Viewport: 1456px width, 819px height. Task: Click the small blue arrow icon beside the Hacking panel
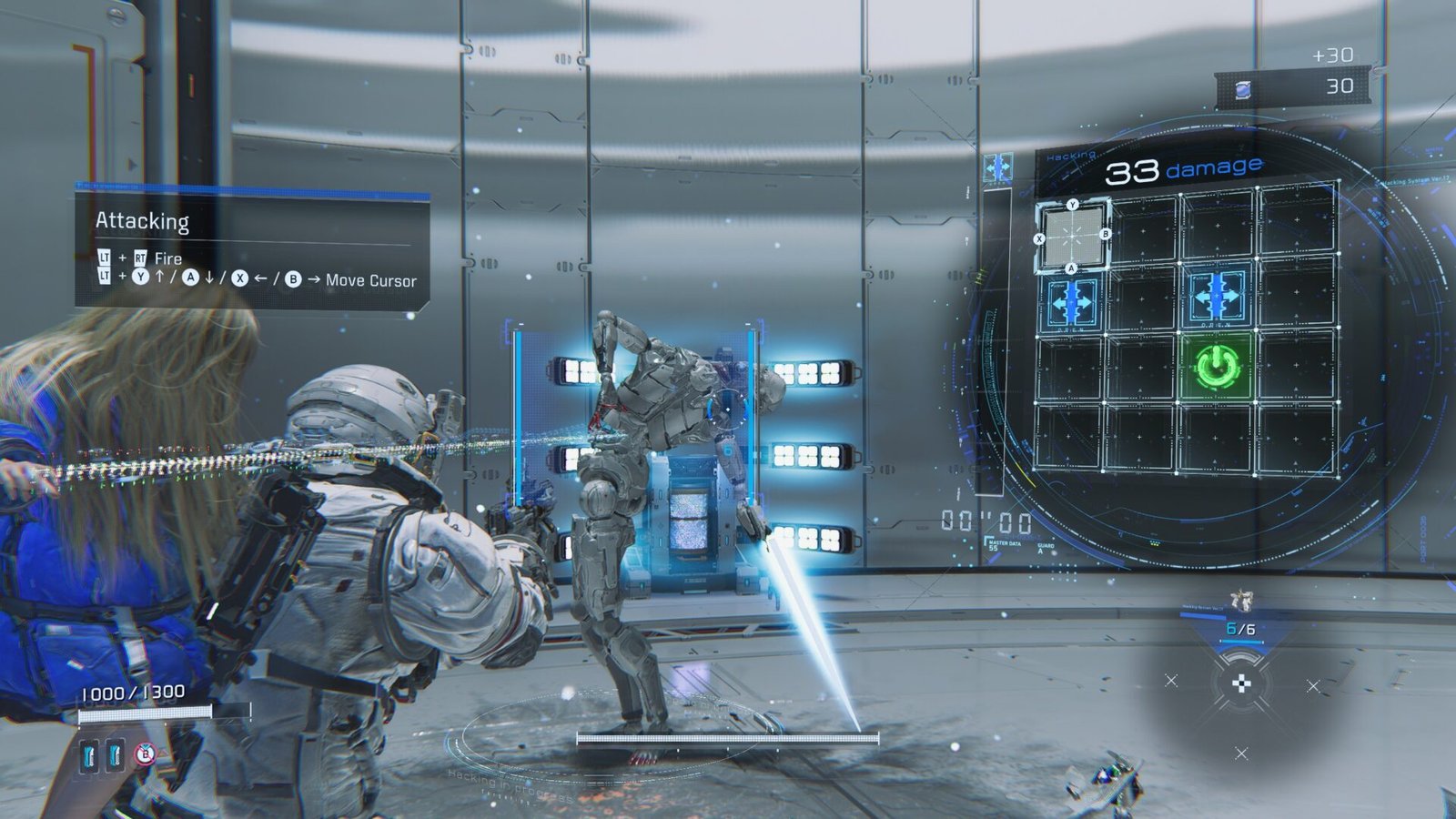coord(998,167)
